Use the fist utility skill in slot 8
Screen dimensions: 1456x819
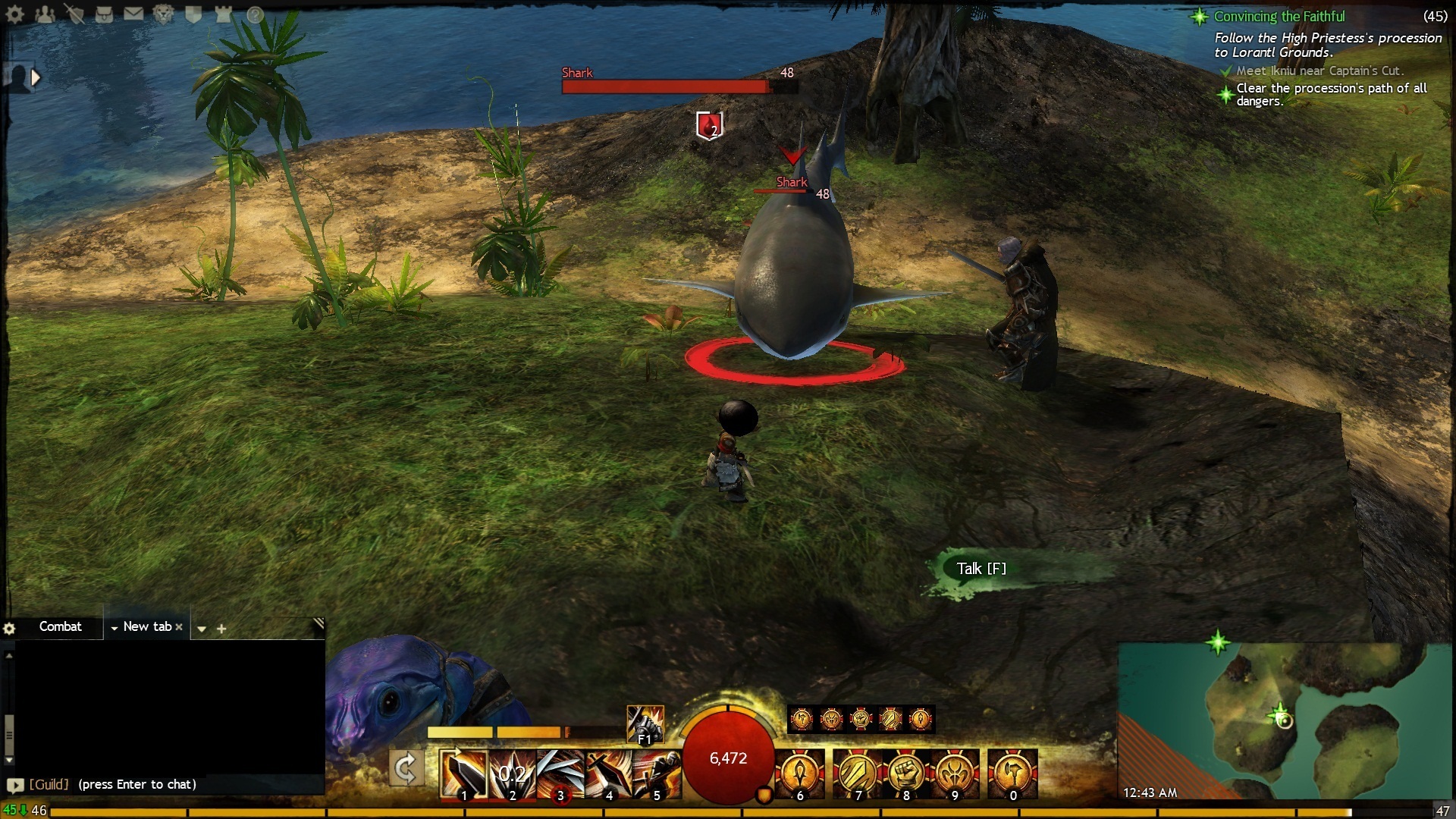coord(906,773)
